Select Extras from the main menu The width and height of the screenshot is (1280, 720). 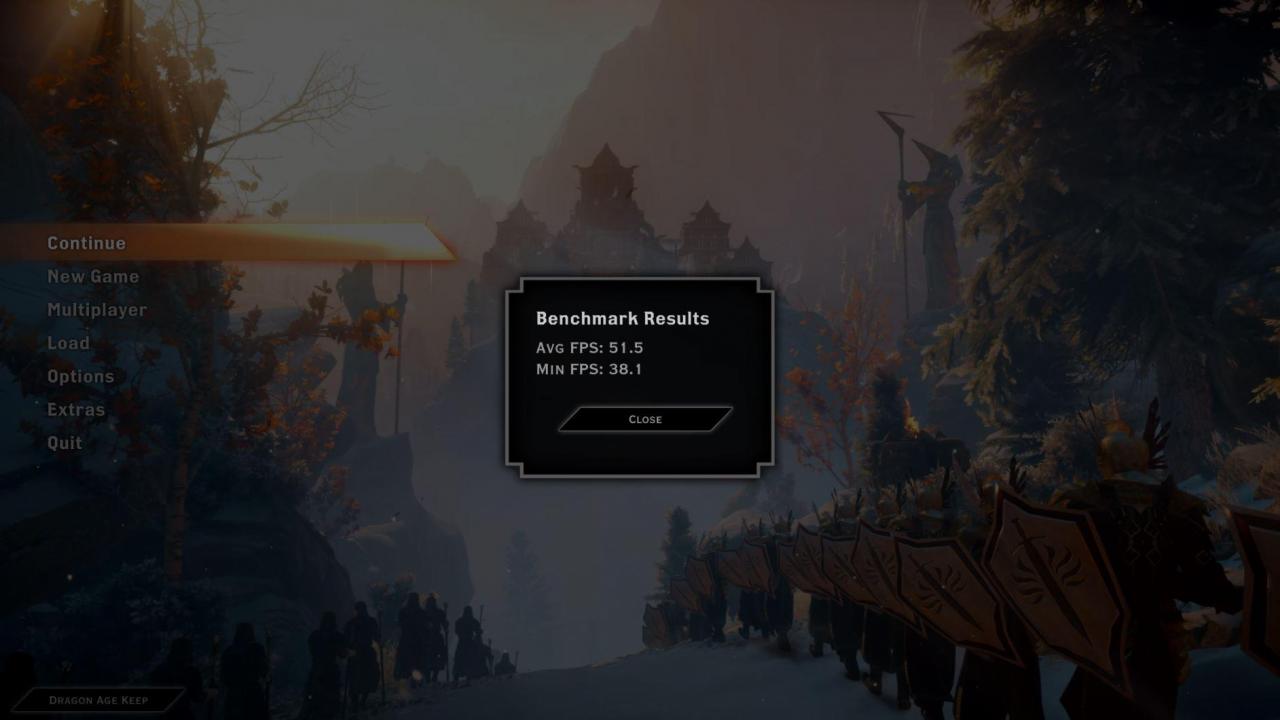(76, 409)
